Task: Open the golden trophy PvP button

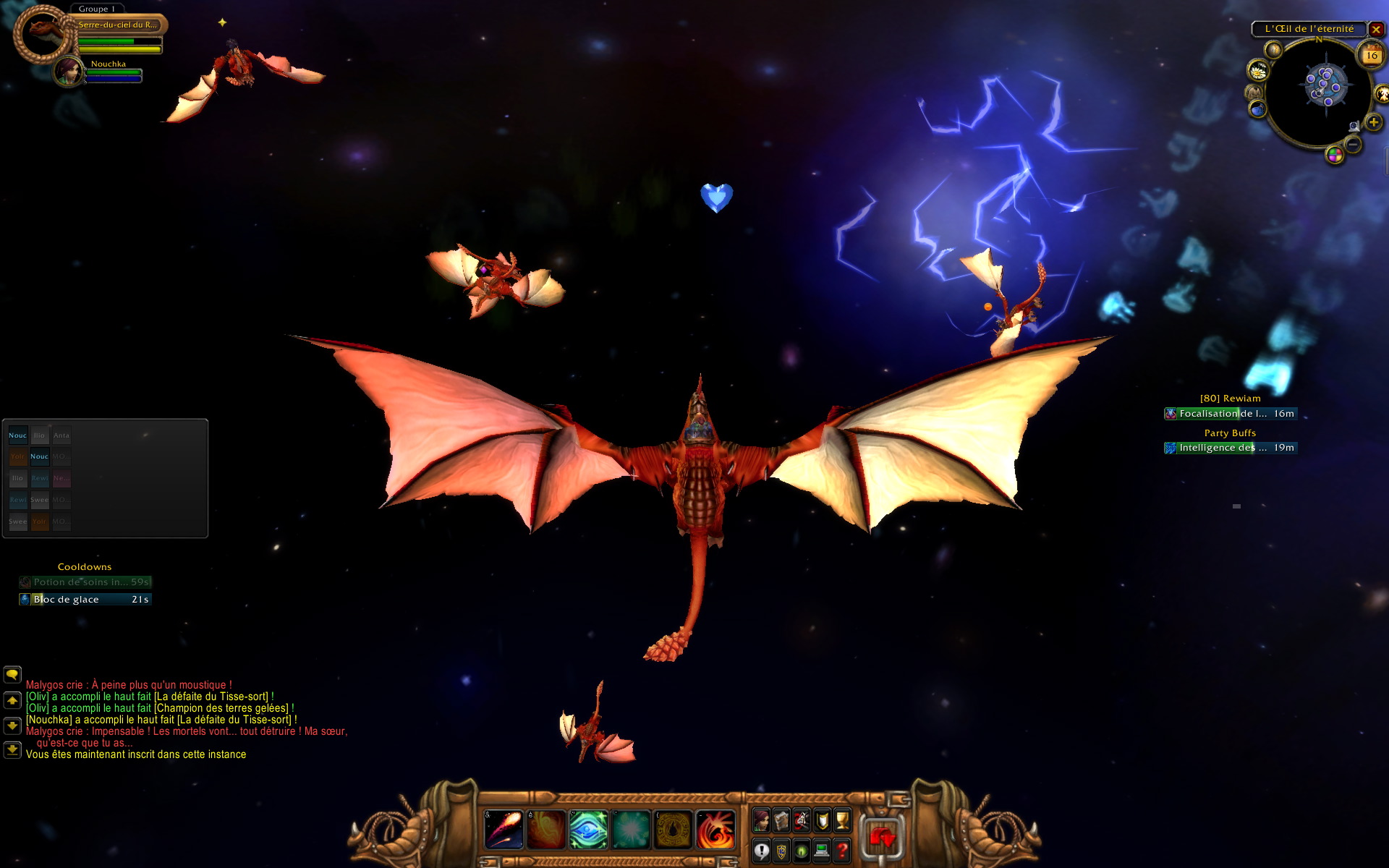Action: pos(842,820)
